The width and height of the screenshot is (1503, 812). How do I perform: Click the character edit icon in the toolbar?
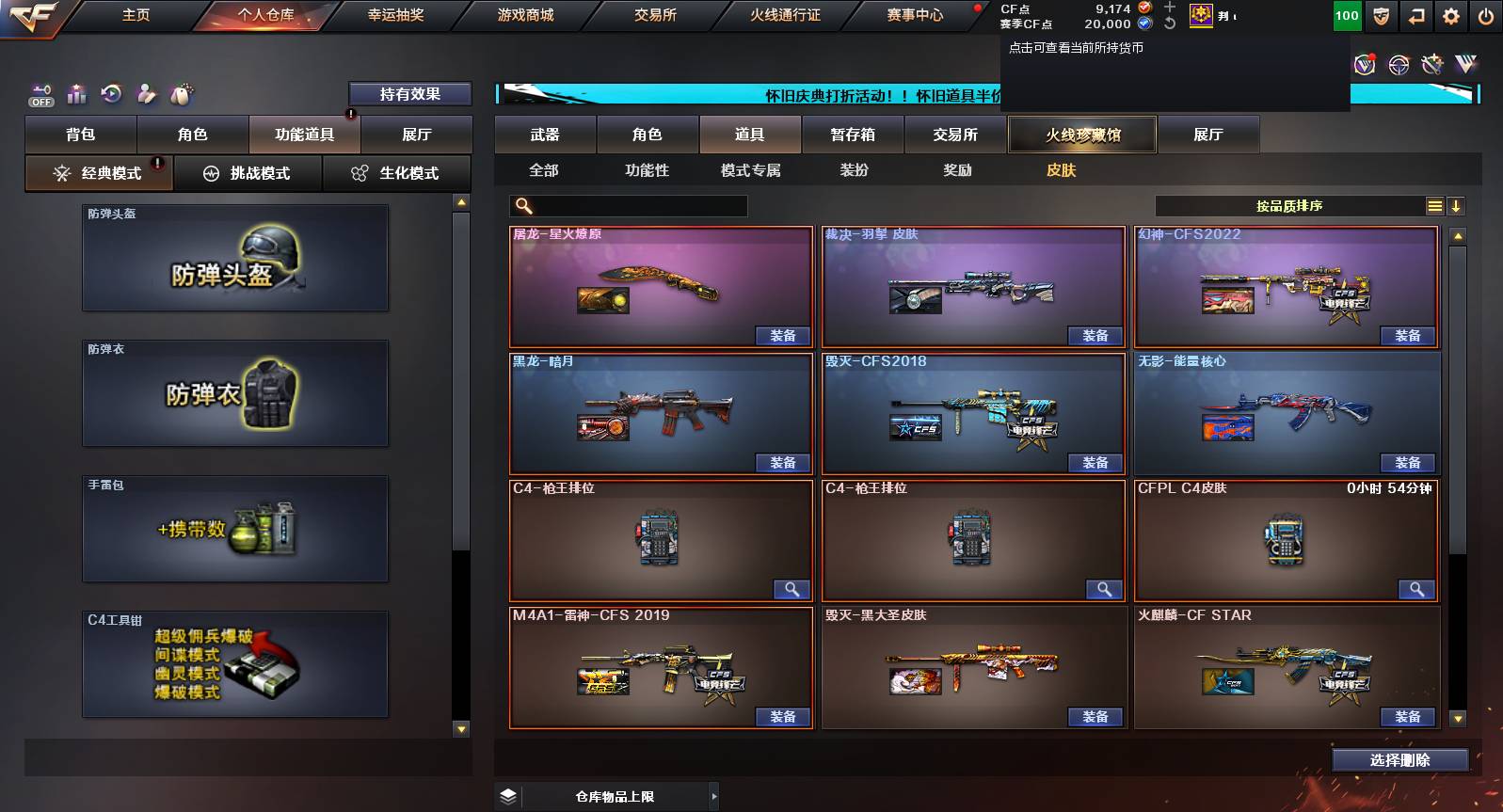coord(147,93)
